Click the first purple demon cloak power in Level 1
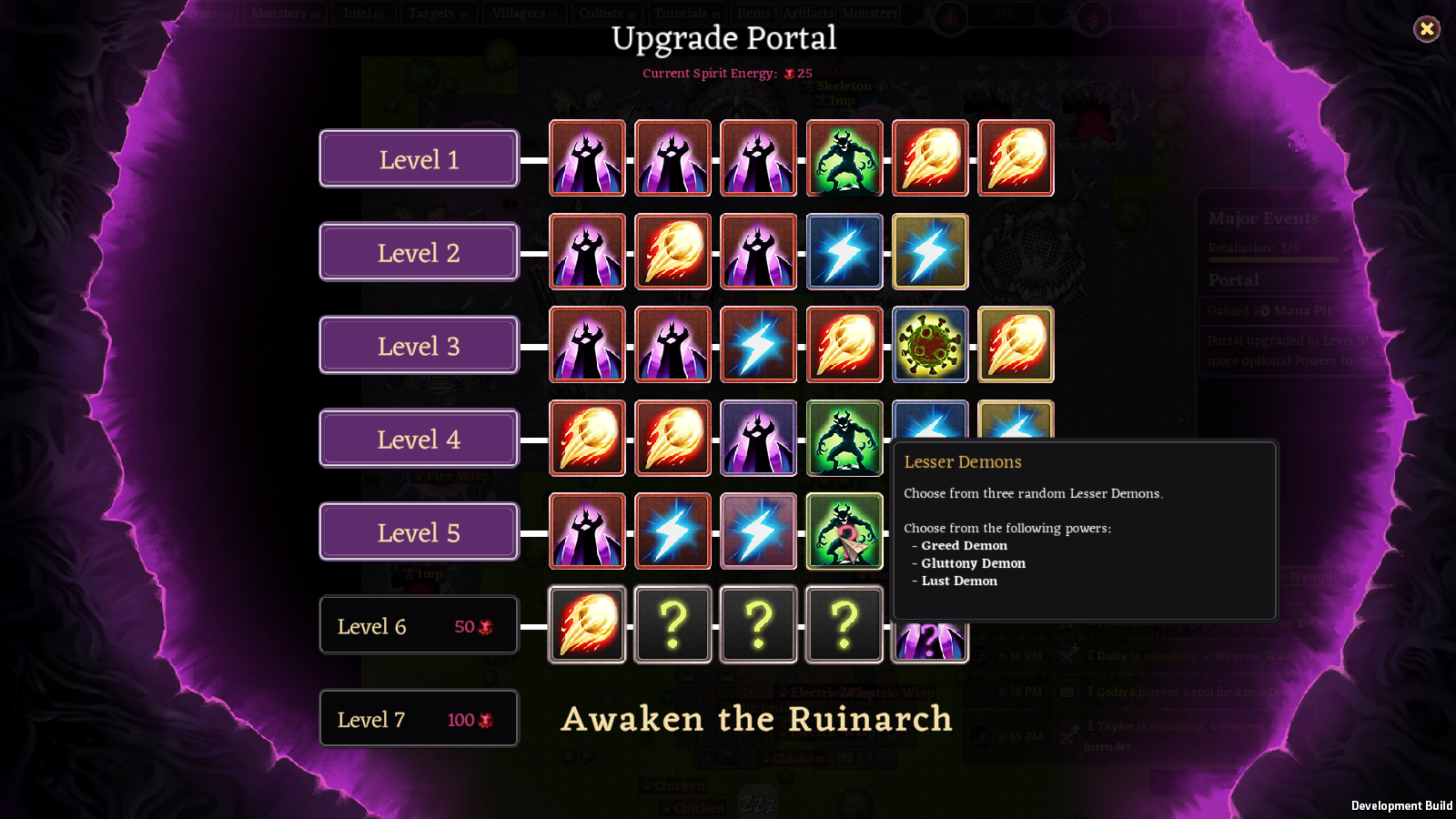This screenshot has height=819, width=1456. coord(587,159)
